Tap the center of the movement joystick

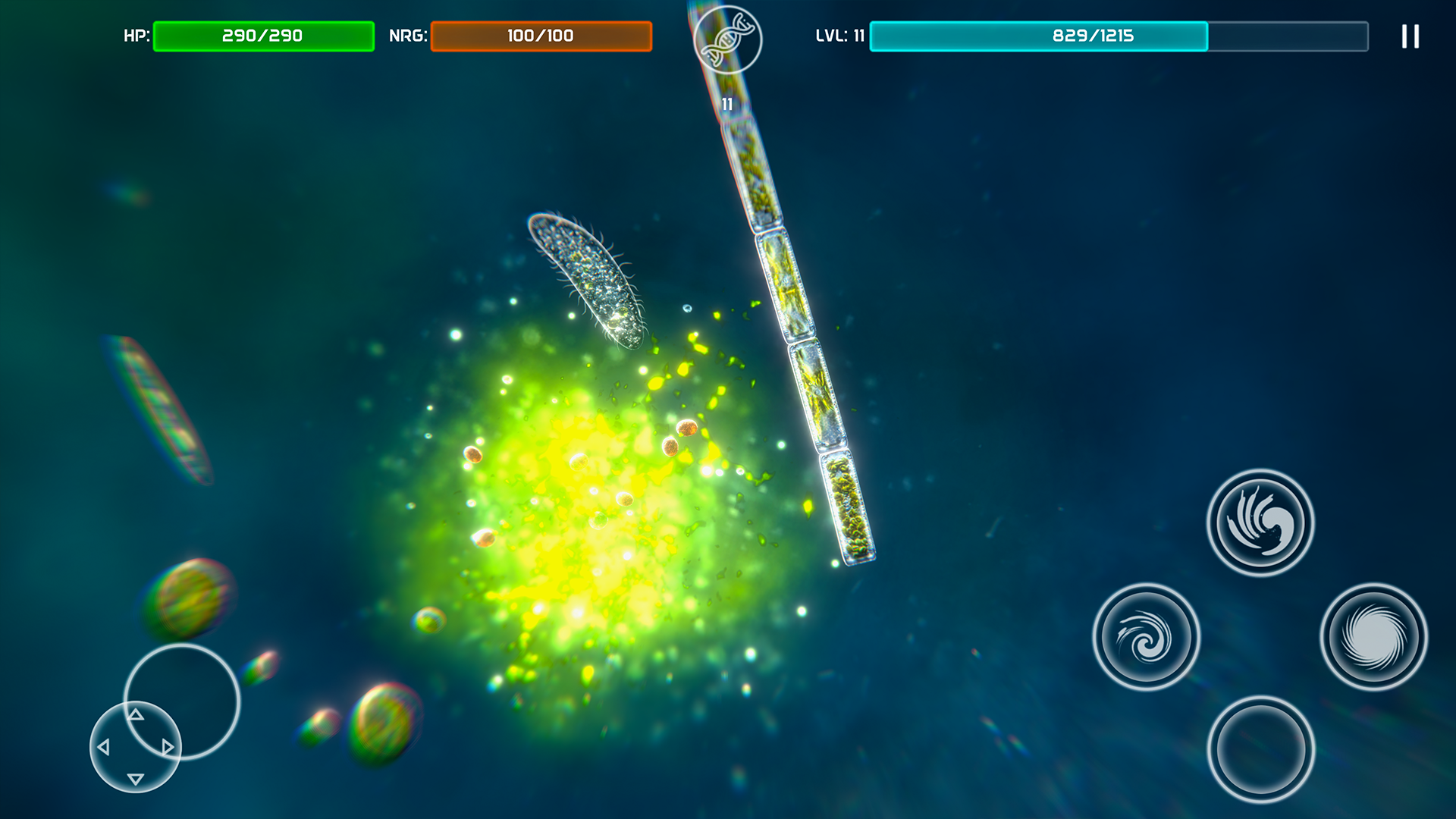(135, 747)
